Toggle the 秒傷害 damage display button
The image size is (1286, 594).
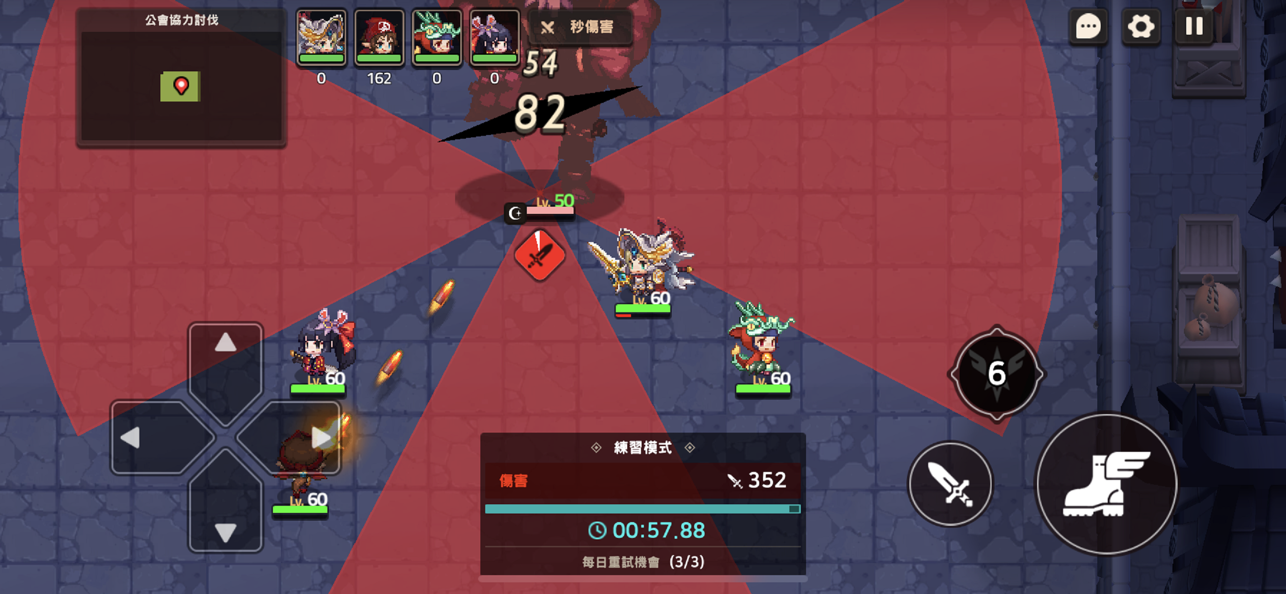coord(579,27)
